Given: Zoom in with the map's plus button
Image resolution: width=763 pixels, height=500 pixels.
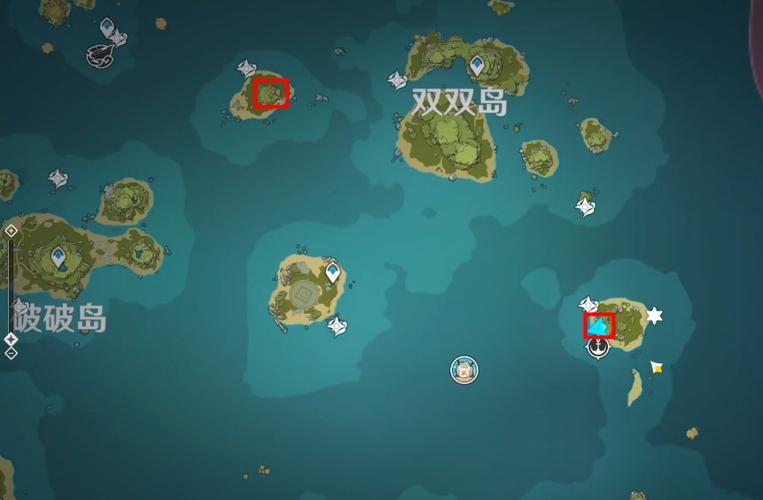Looking at the screenshot, I should click(x=11, y=231).
